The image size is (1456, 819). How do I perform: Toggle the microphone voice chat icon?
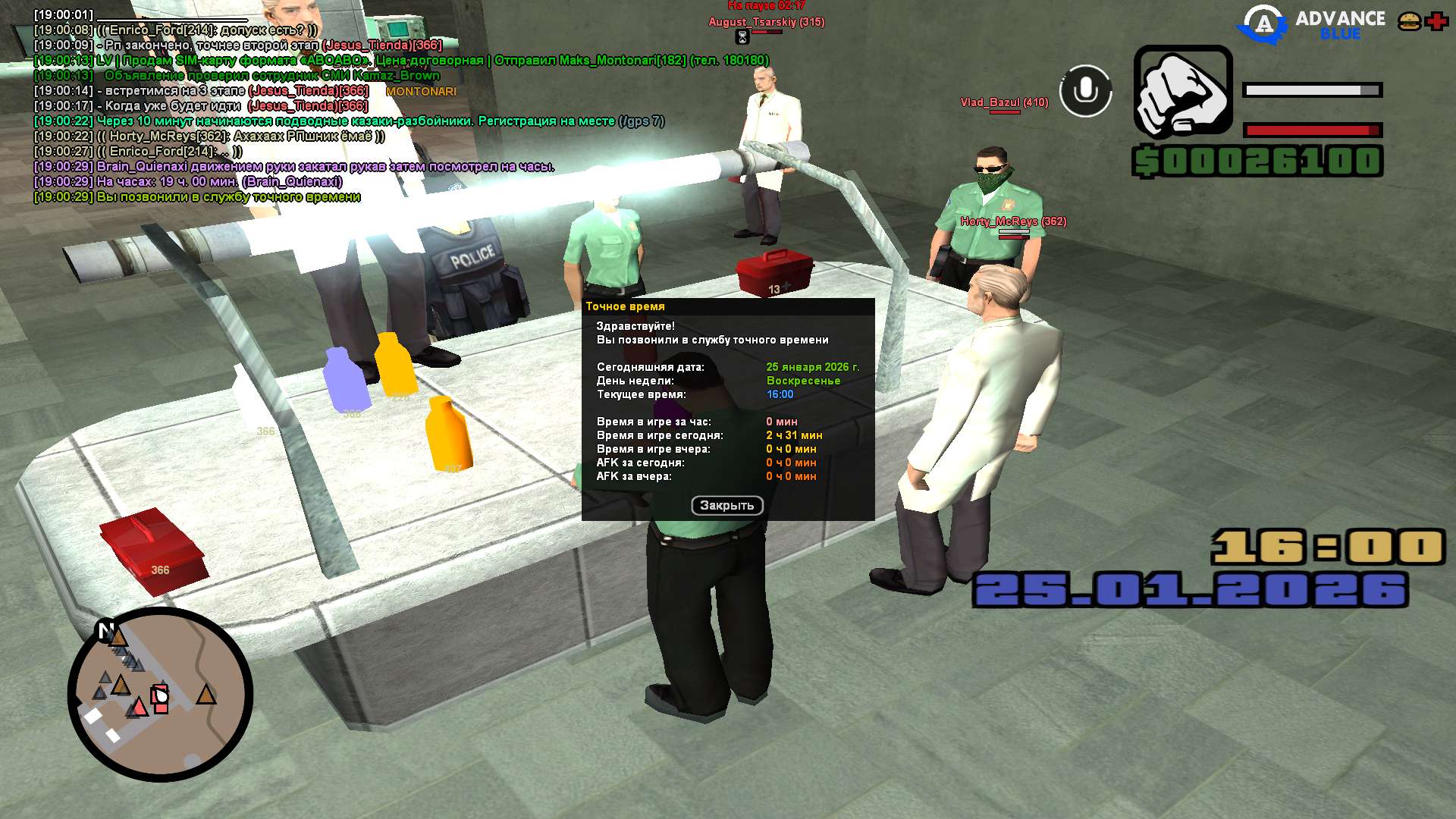[1085, 91]
